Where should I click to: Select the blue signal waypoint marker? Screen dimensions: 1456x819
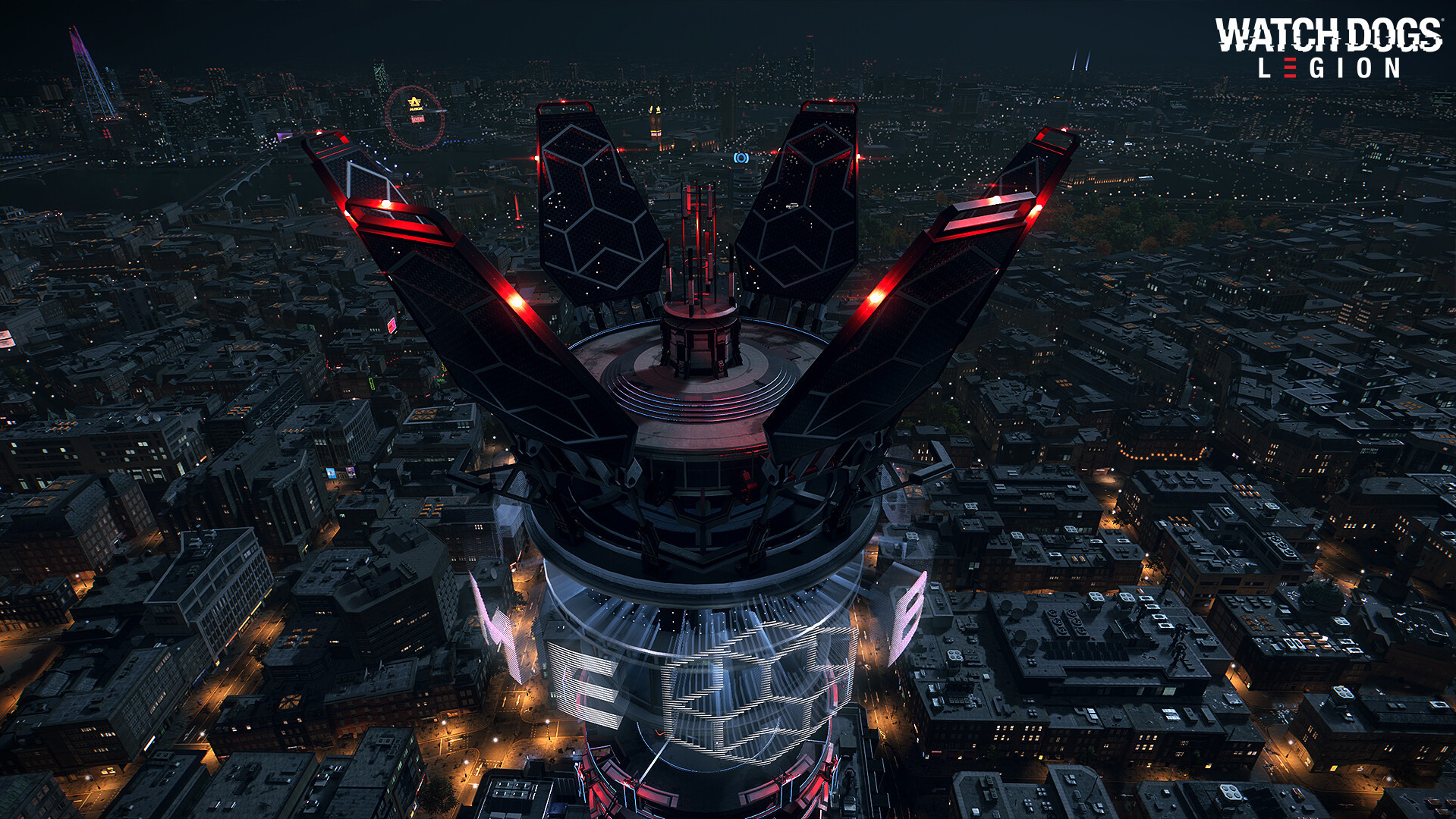click(x=741, y=158)
